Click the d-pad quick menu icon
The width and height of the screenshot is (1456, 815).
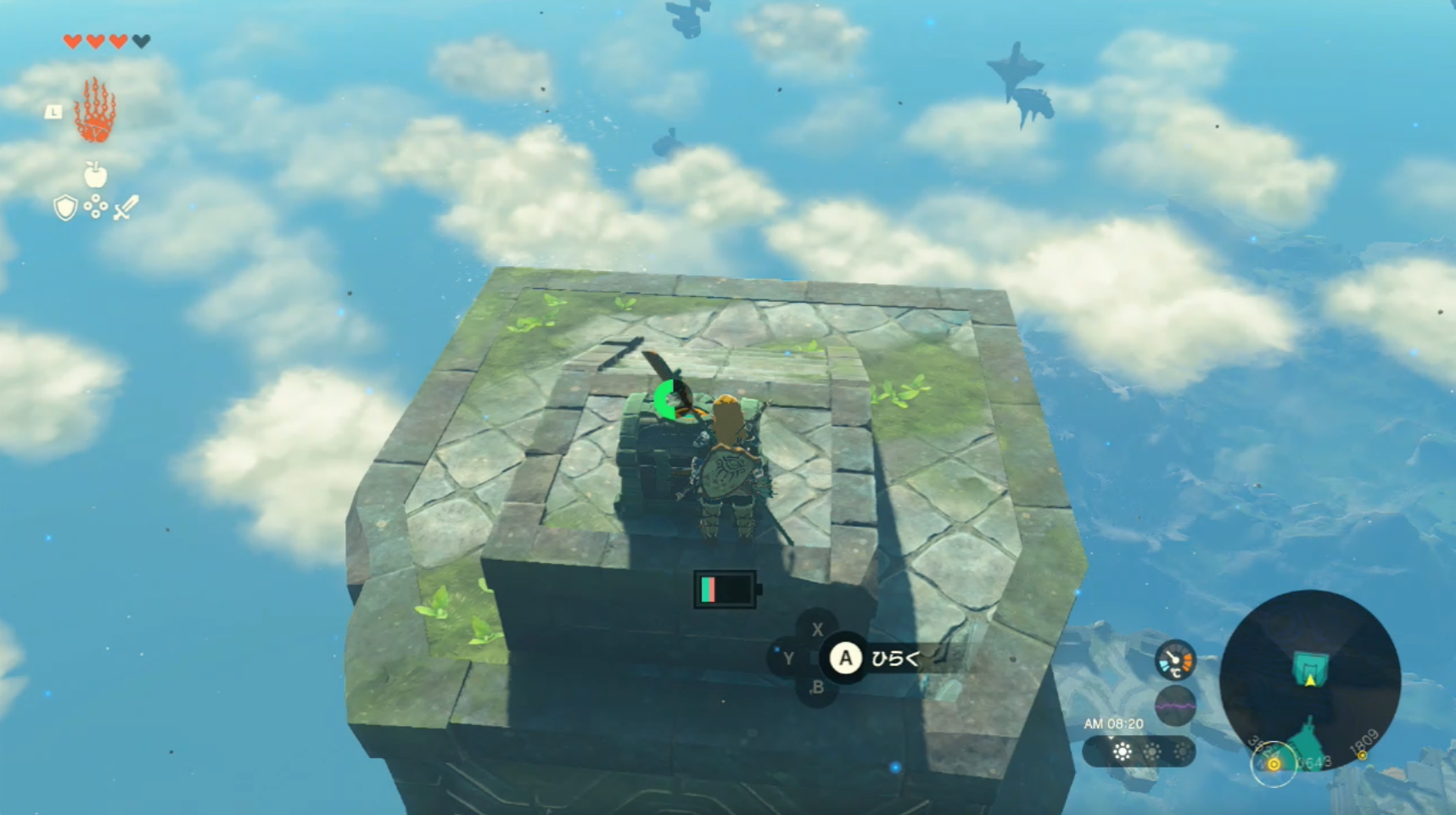[96, 205]
